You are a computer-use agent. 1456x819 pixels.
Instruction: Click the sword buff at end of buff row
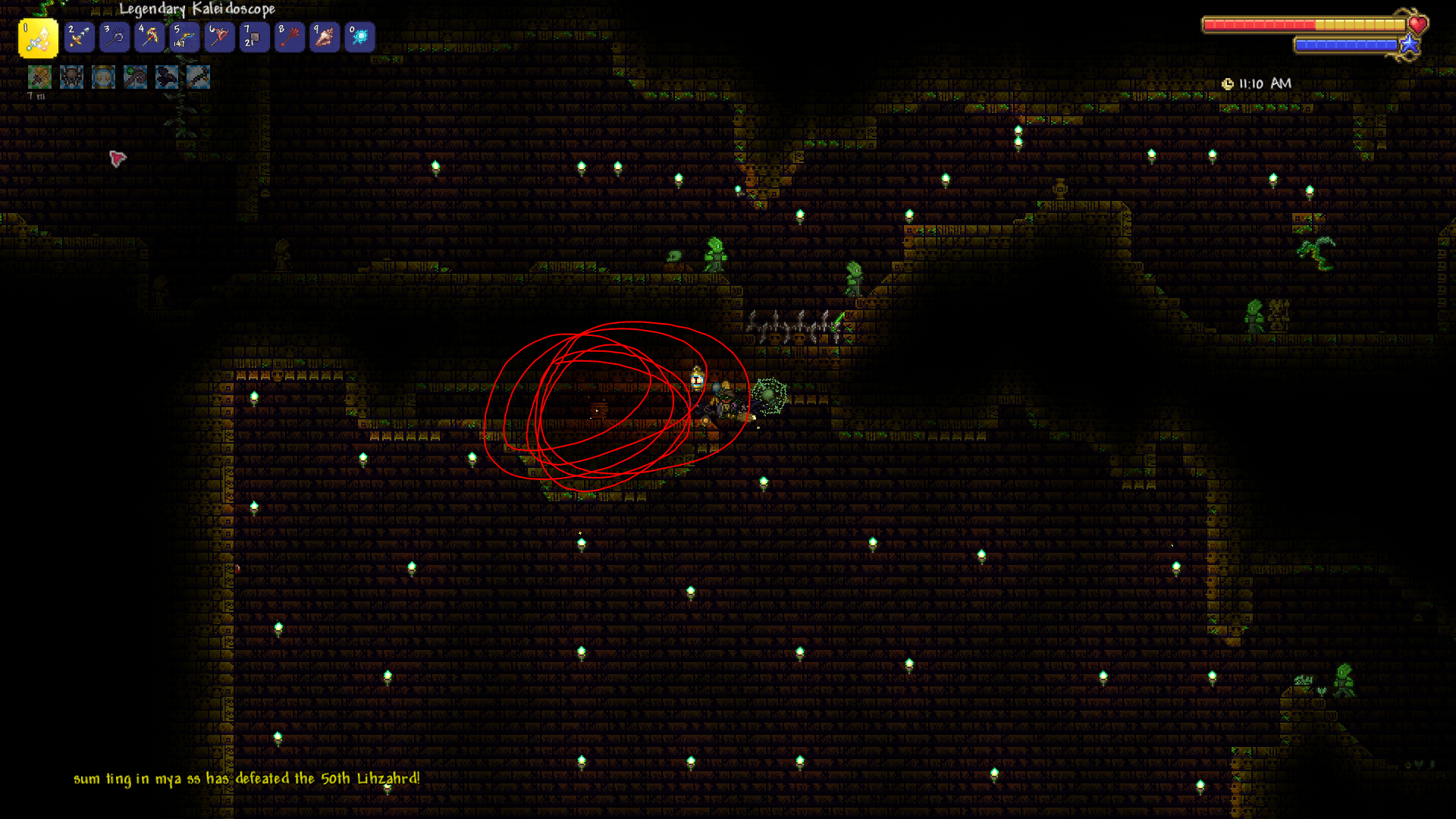(198, 77)
